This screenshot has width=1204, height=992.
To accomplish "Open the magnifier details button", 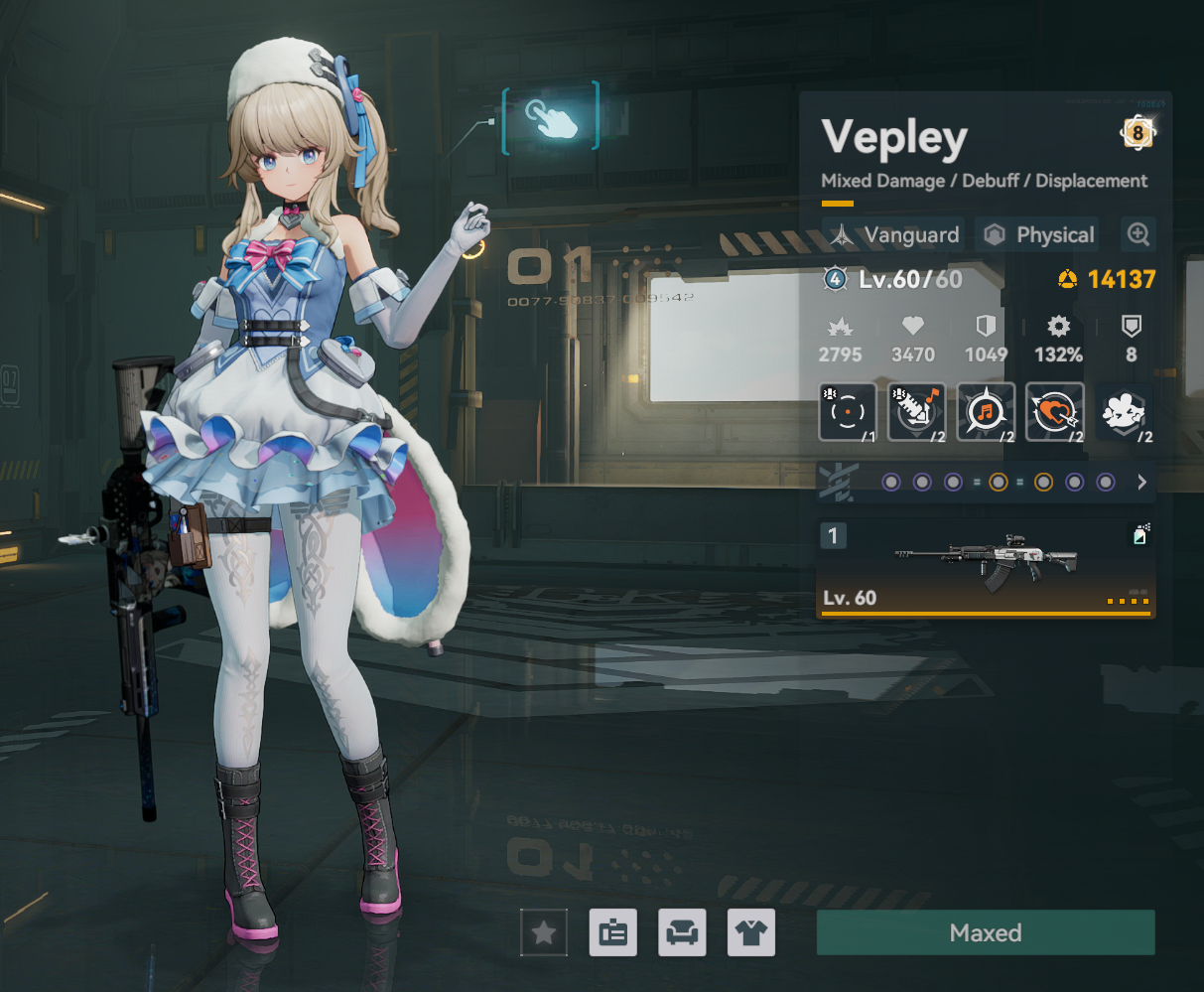I will [1137, 234].
